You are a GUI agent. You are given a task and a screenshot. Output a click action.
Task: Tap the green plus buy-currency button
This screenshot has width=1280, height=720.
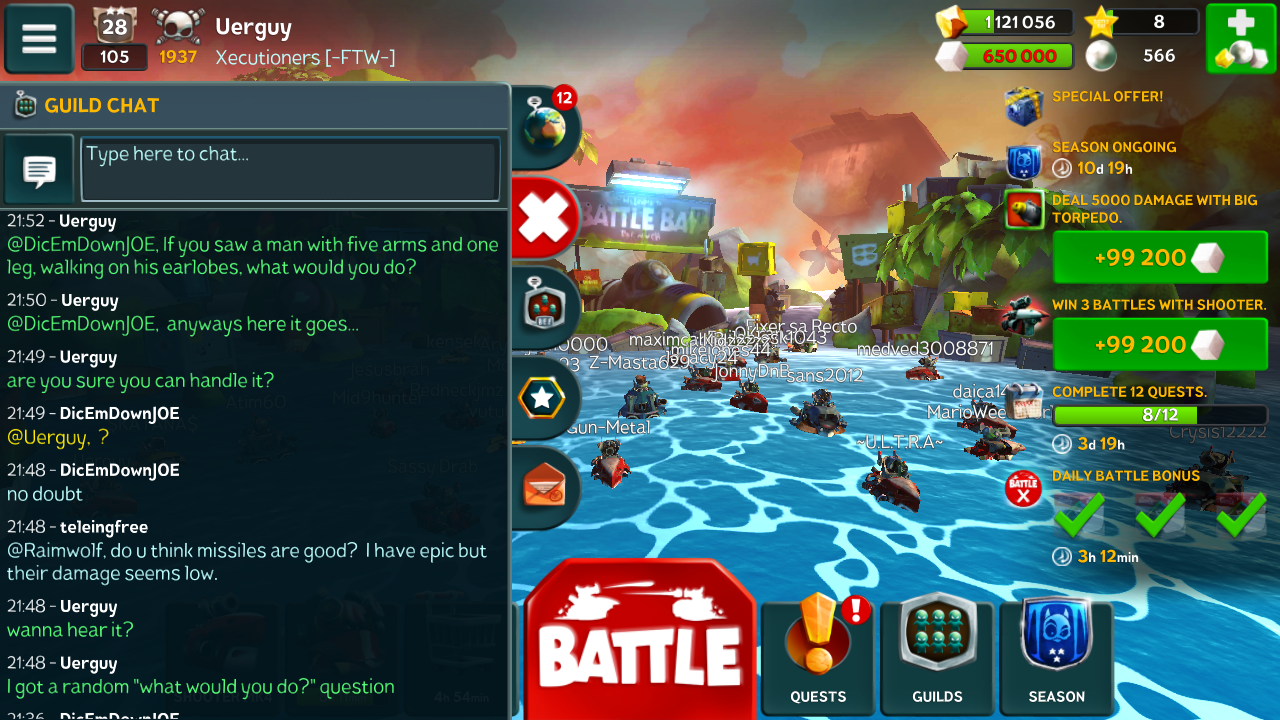[x=1239, y=39]
